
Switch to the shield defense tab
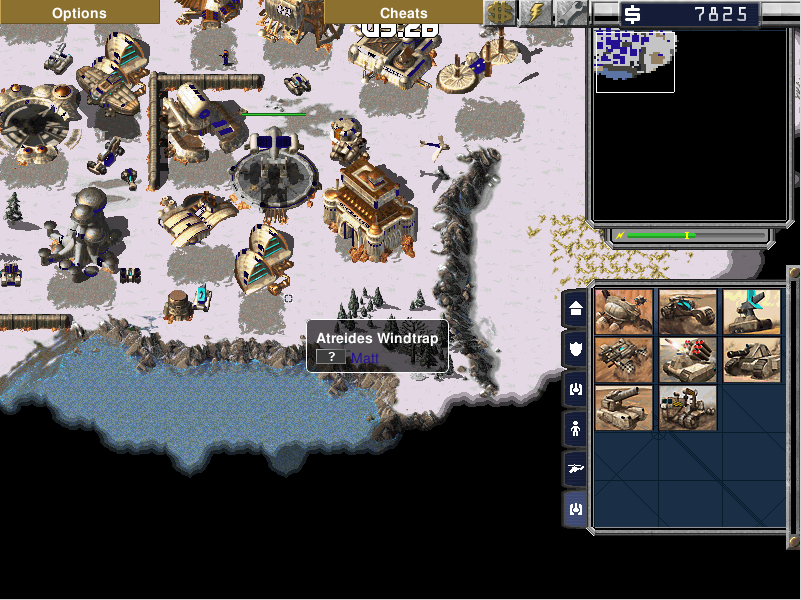576,349
